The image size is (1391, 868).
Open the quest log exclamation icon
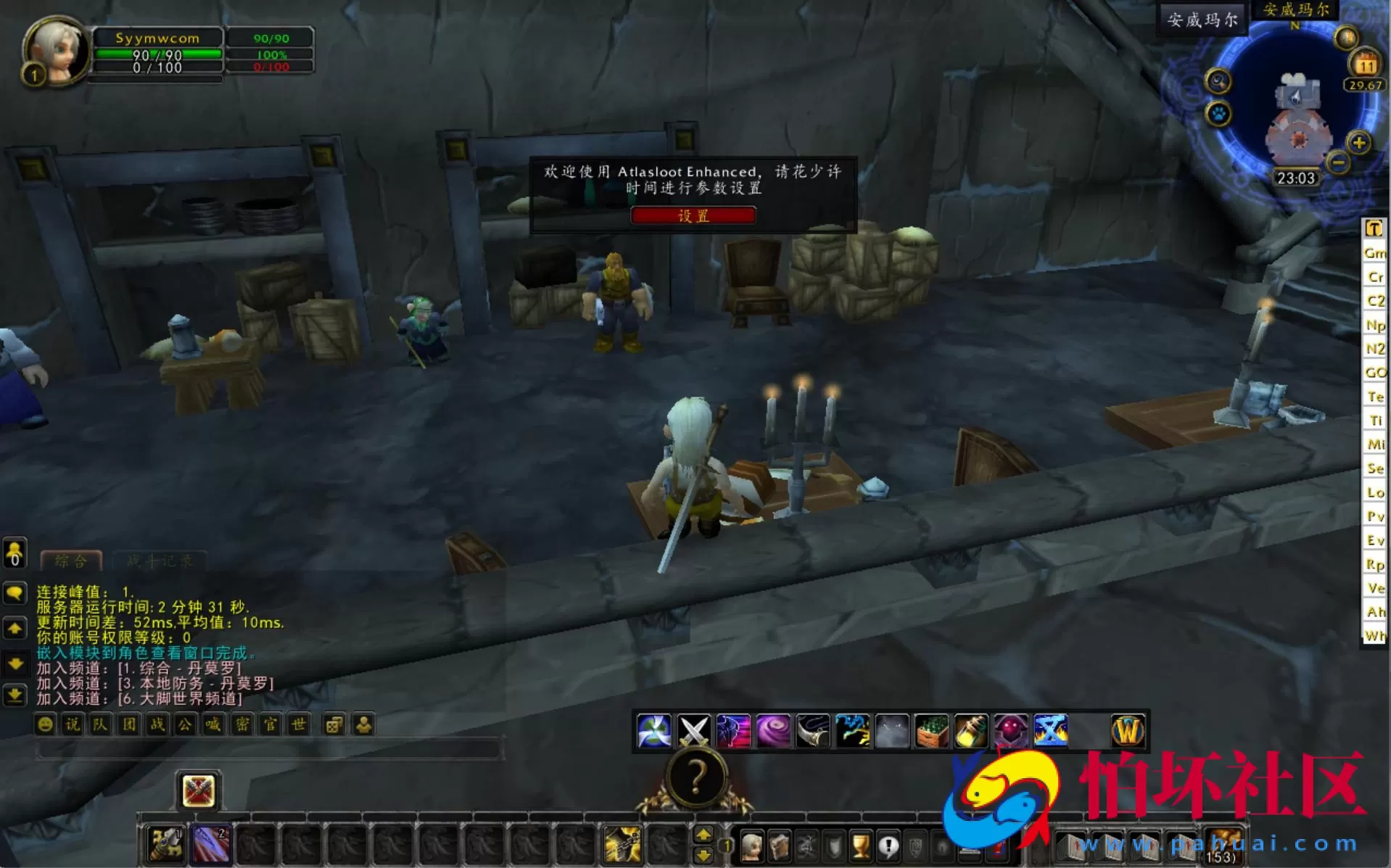coord(888,845)
